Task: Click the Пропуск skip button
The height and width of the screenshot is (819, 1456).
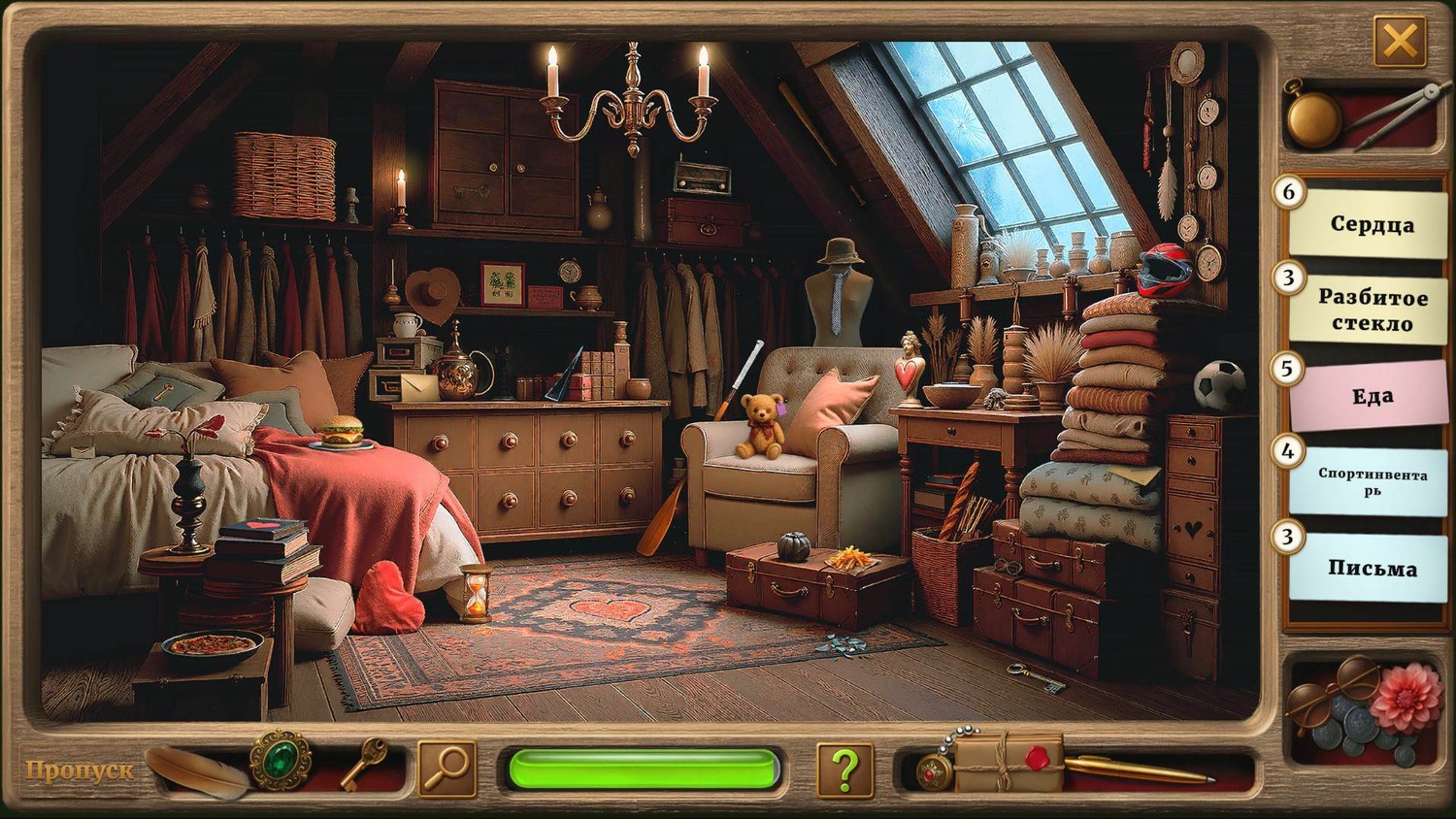Action: coord(80,770)
